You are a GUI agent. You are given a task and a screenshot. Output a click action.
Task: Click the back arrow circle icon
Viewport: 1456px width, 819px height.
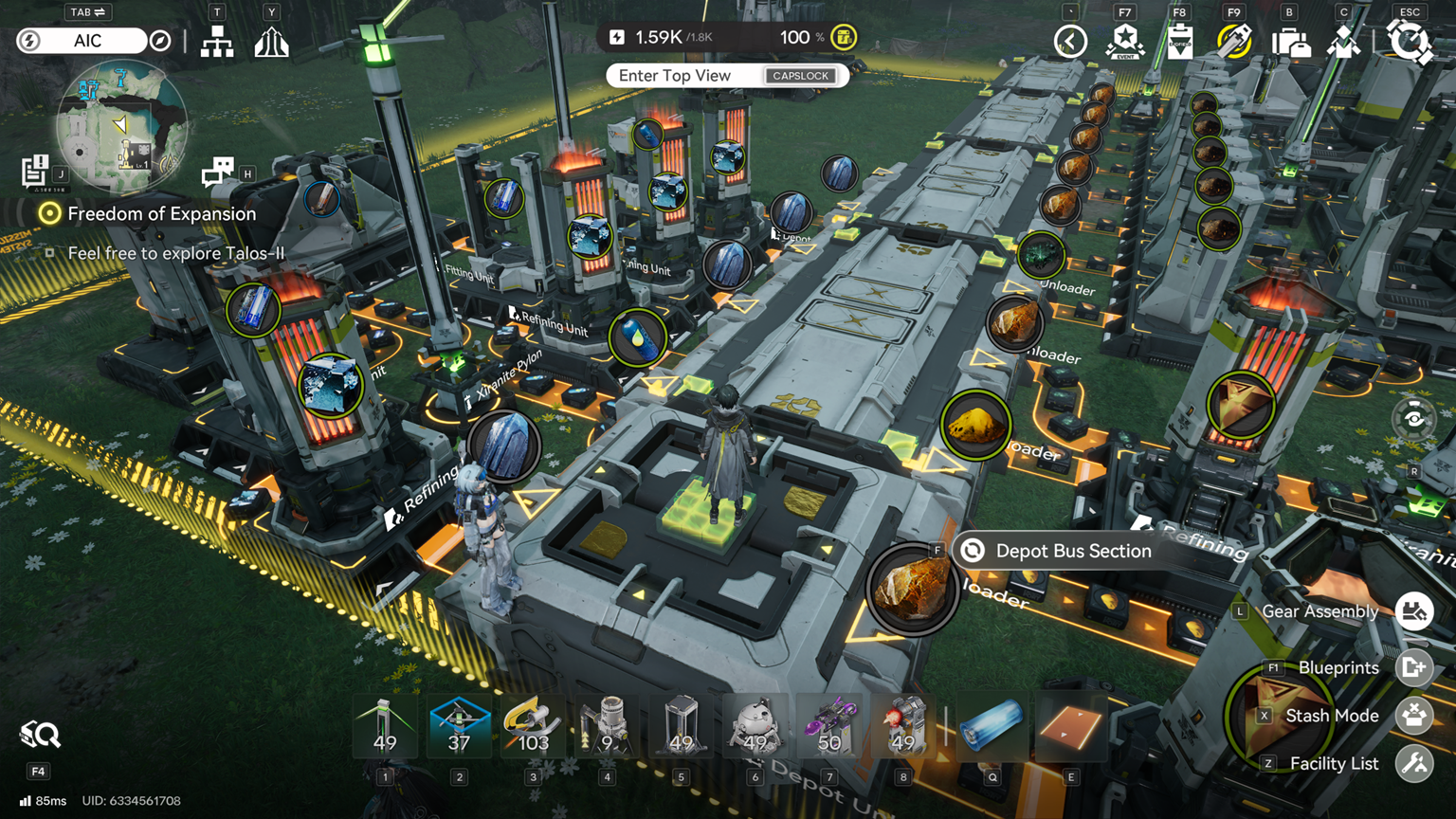tap(1070, 42)
